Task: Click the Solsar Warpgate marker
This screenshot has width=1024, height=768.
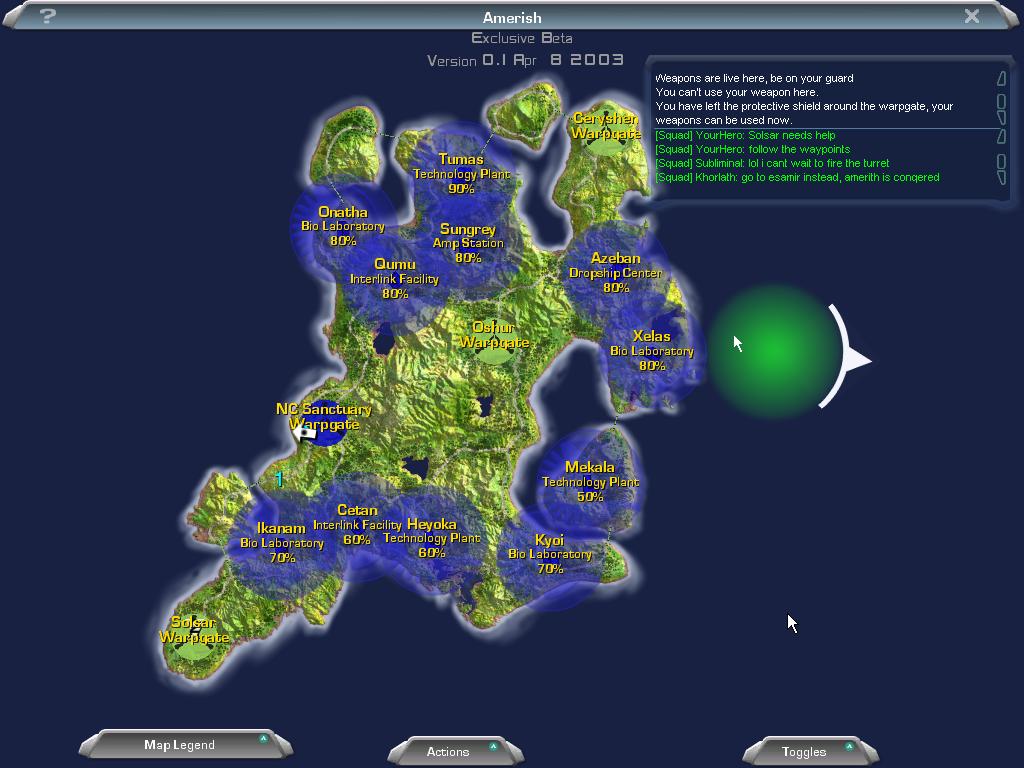Action: pos(194,631)
